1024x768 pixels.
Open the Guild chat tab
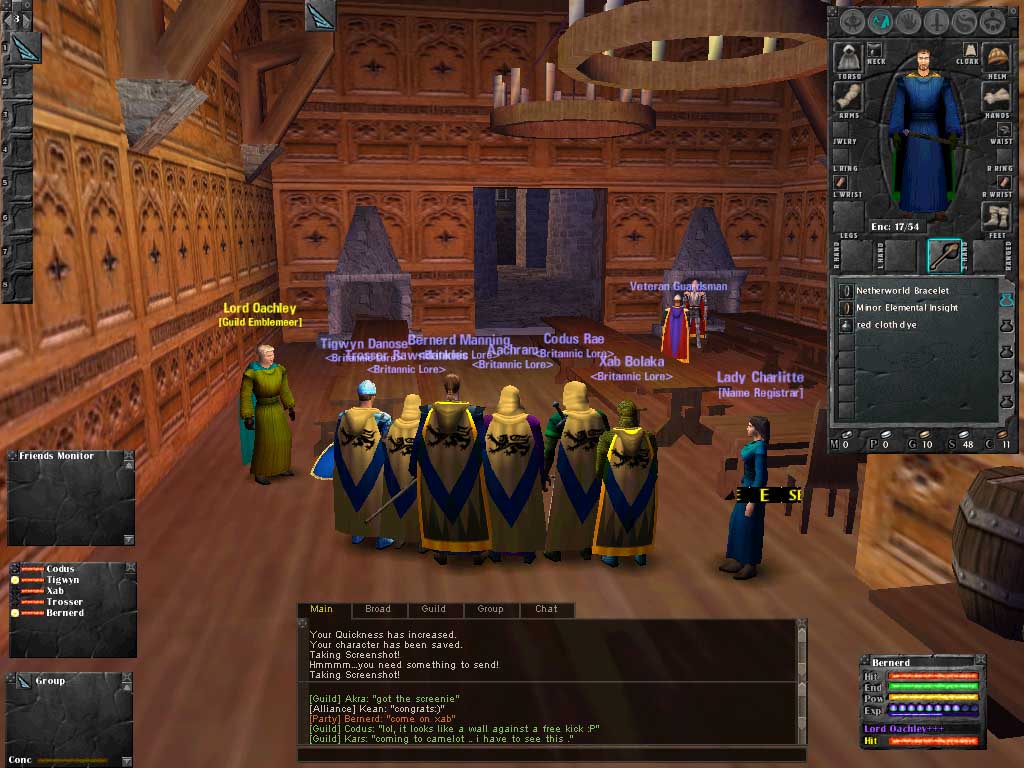coord(433,609)
